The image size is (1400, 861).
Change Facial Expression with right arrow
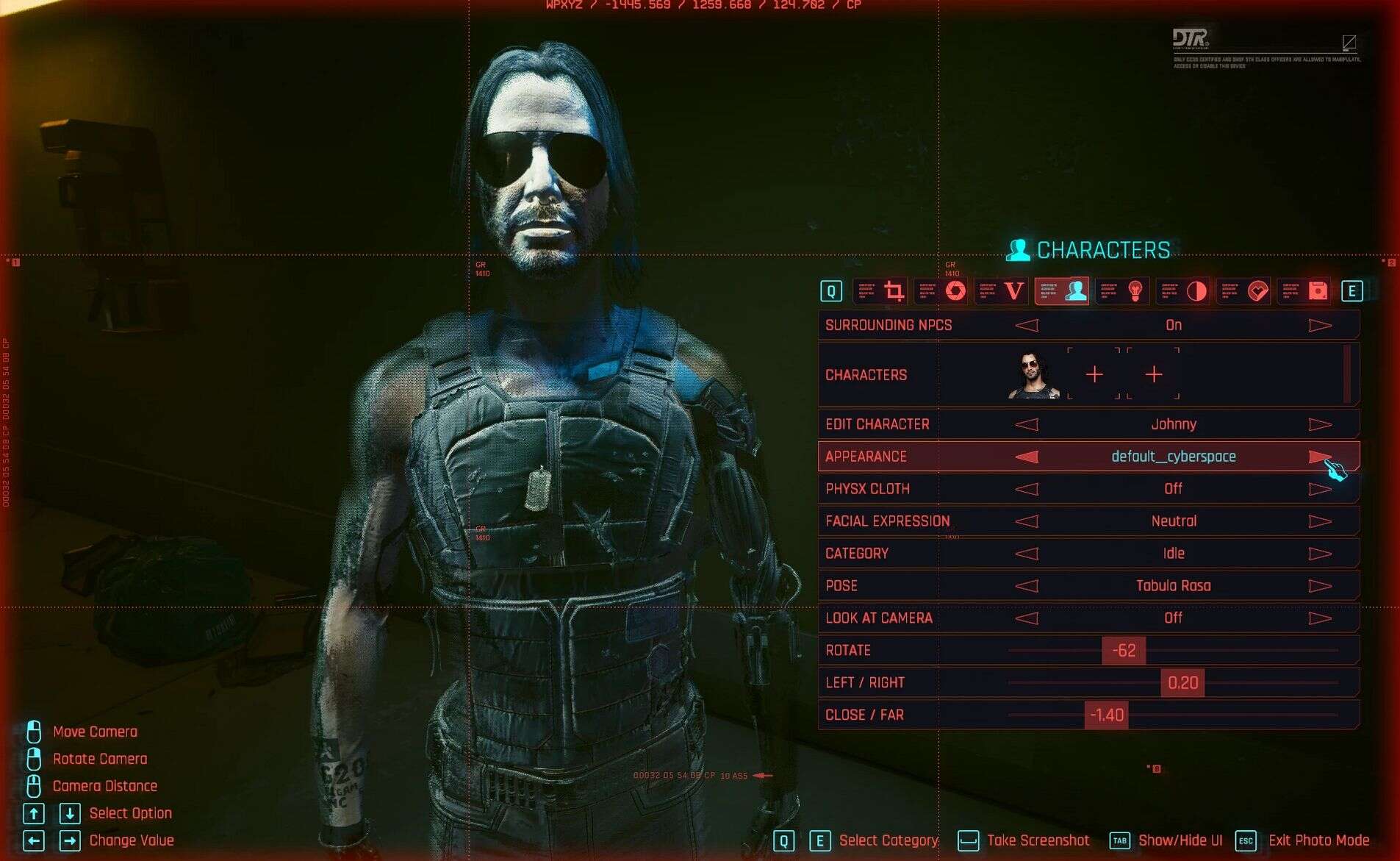point(1320,521)
